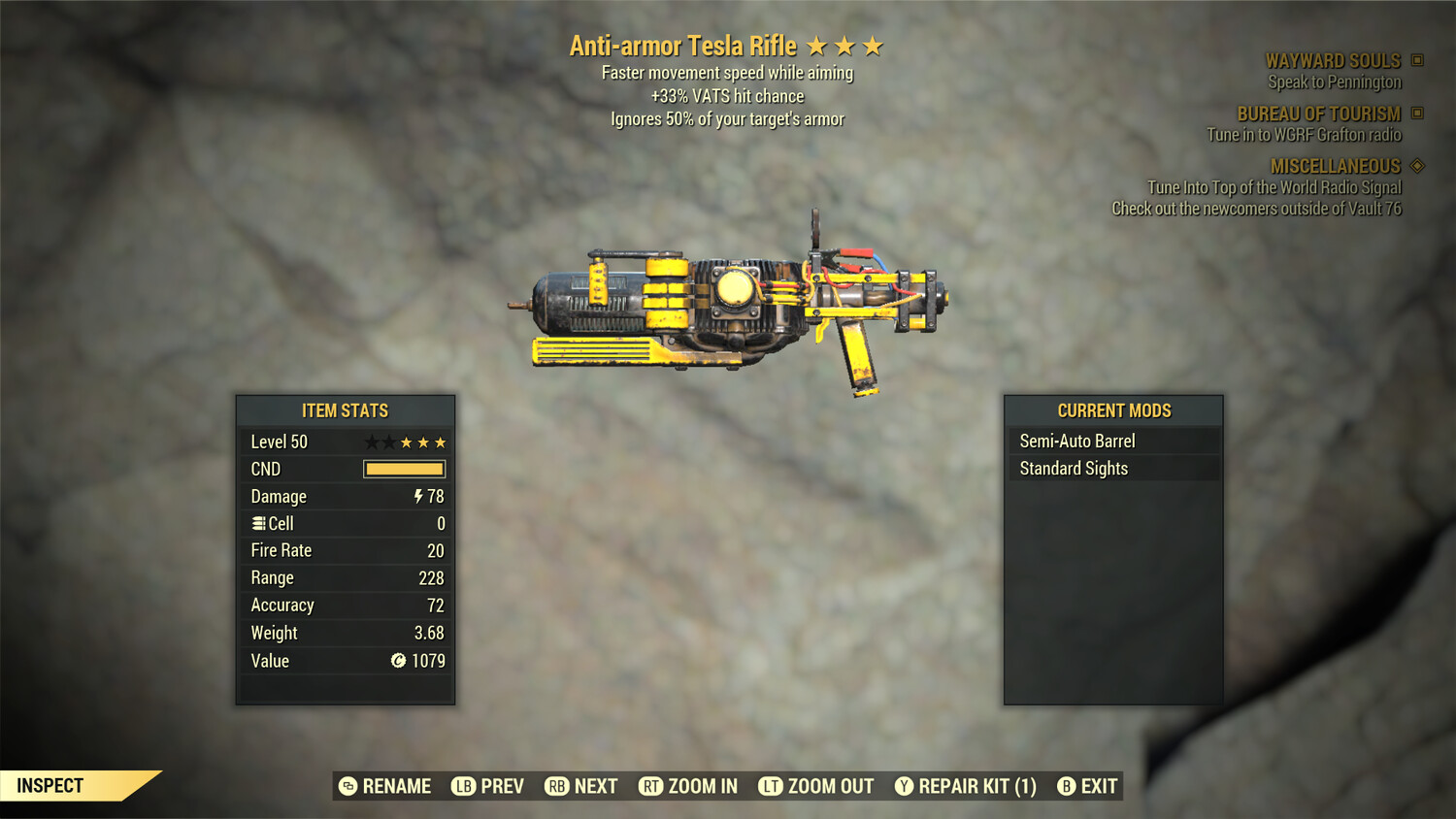Click the caps icon next to the Value stat
The width and height of the screenshot is (1456, 819).
(x=398, y=661)
